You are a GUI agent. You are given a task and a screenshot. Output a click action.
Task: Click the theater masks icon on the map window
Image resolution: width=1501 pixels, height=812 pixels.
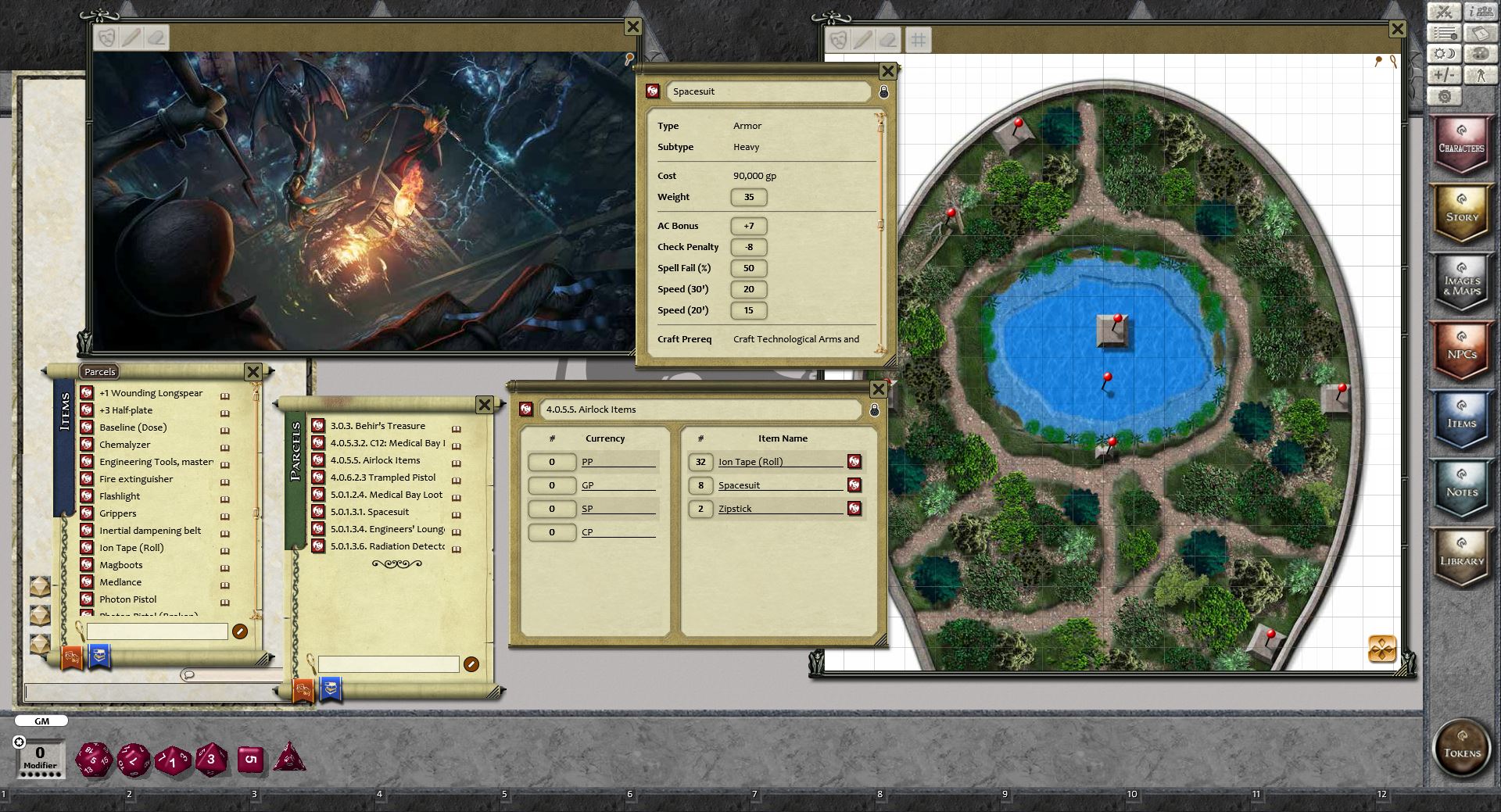[838, 41]
